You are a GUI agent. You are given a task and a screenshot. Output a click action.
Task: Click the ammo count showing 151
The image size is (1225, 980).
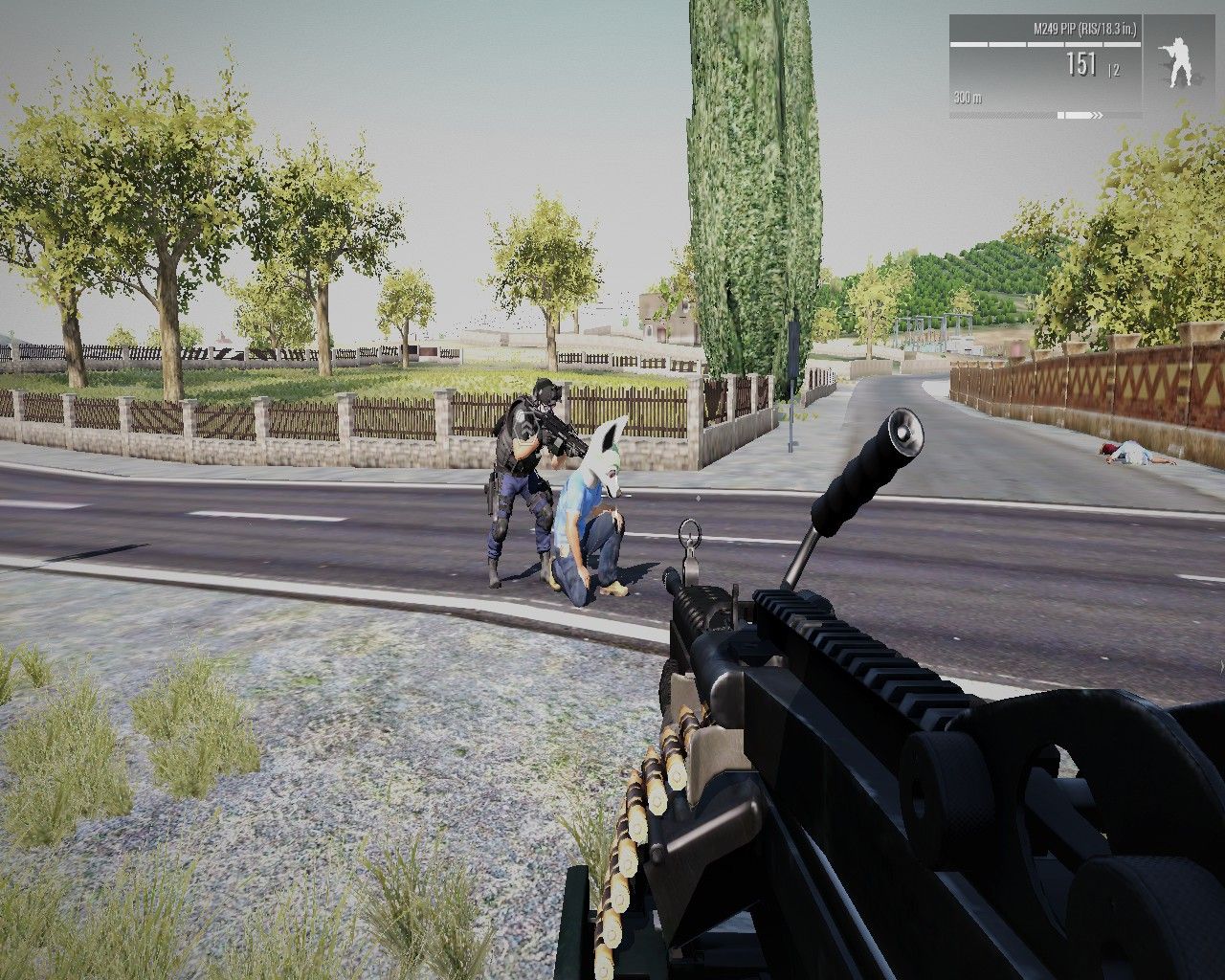[1080, 63]
